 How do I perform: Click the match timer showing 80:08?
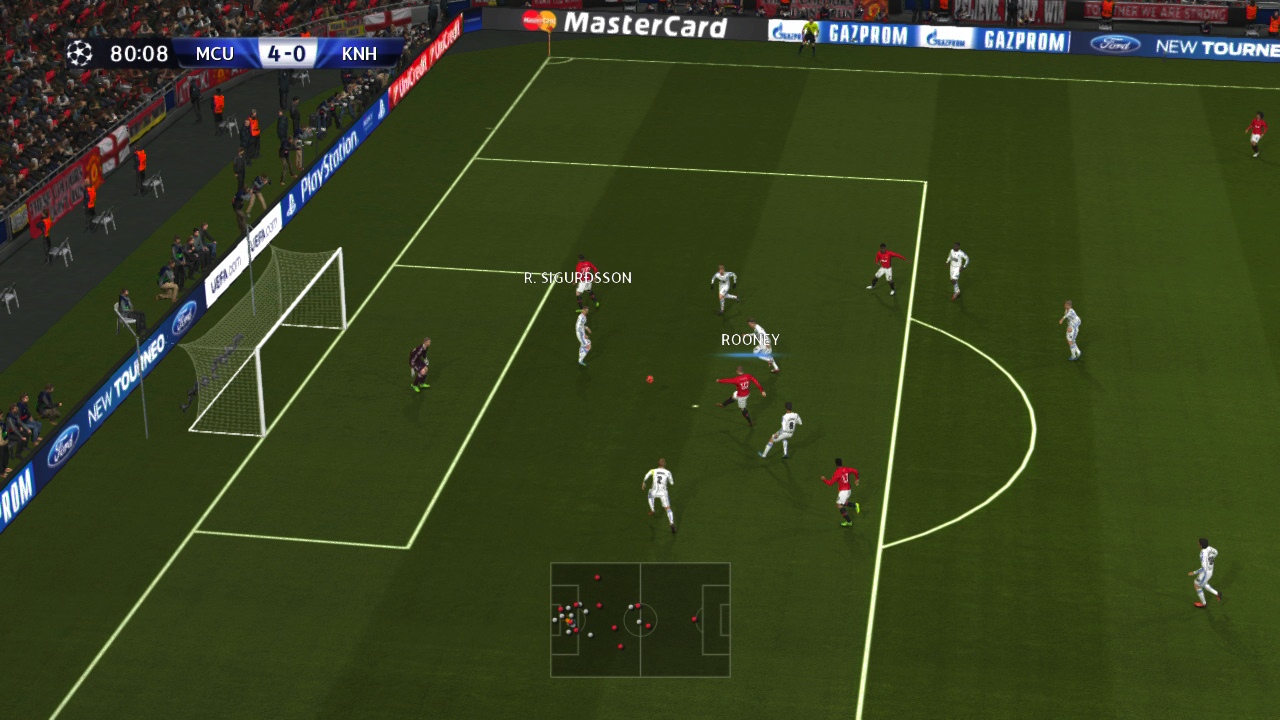(x=137, y=53)
